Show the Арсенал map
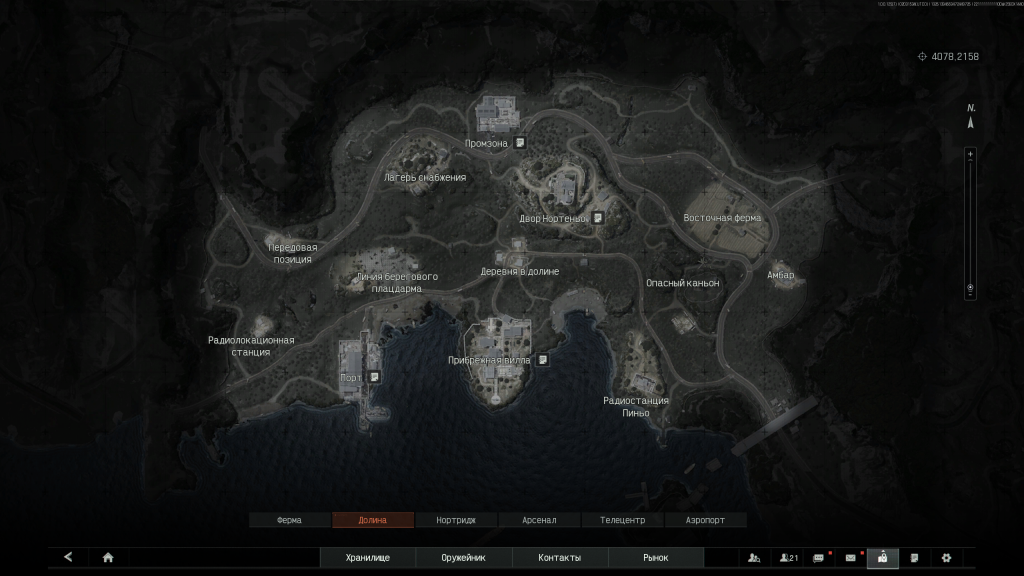1024x576 pixels. coord(539,520)
